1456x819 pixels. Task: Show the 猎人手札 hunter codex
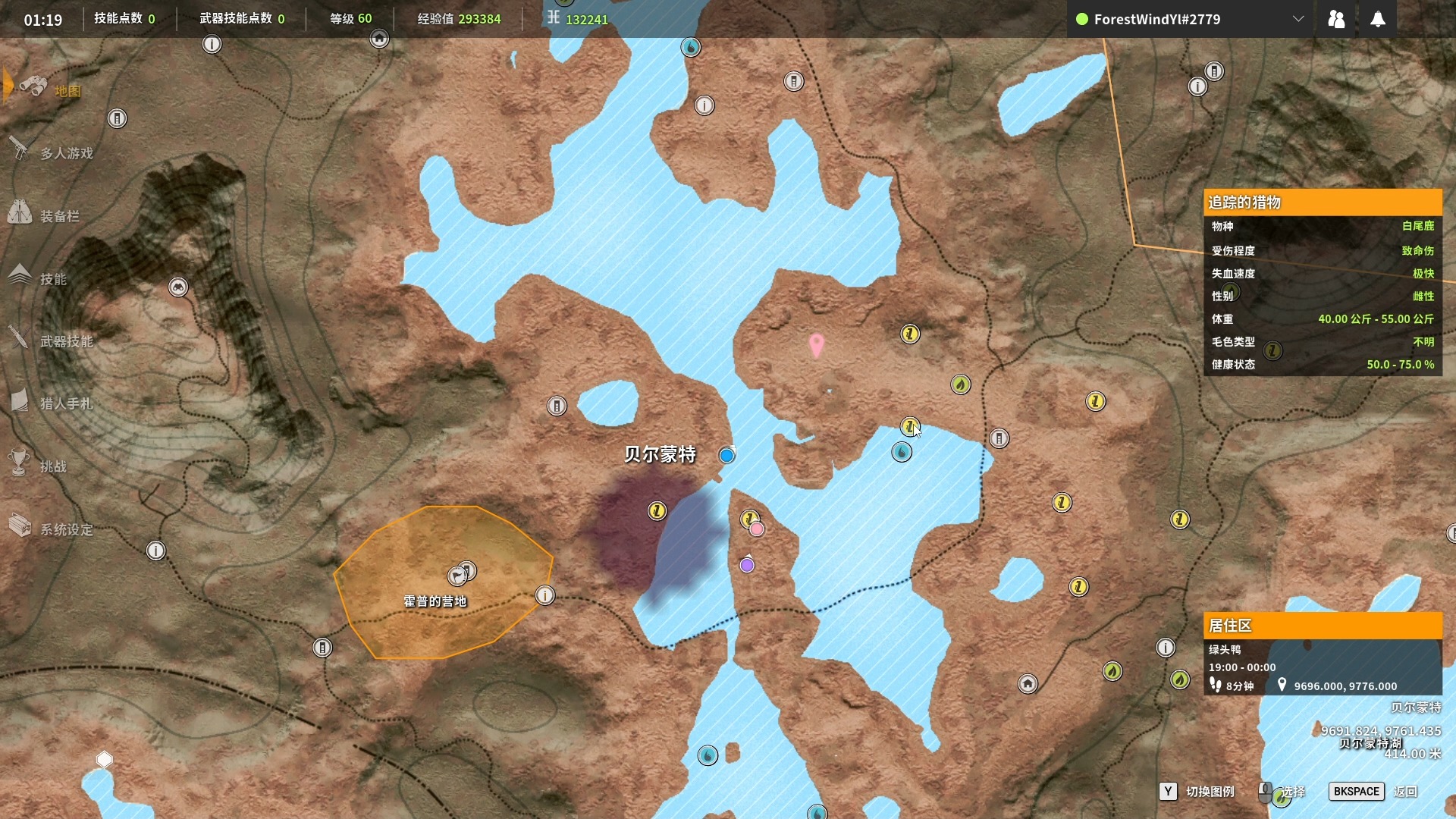[66, 403]
